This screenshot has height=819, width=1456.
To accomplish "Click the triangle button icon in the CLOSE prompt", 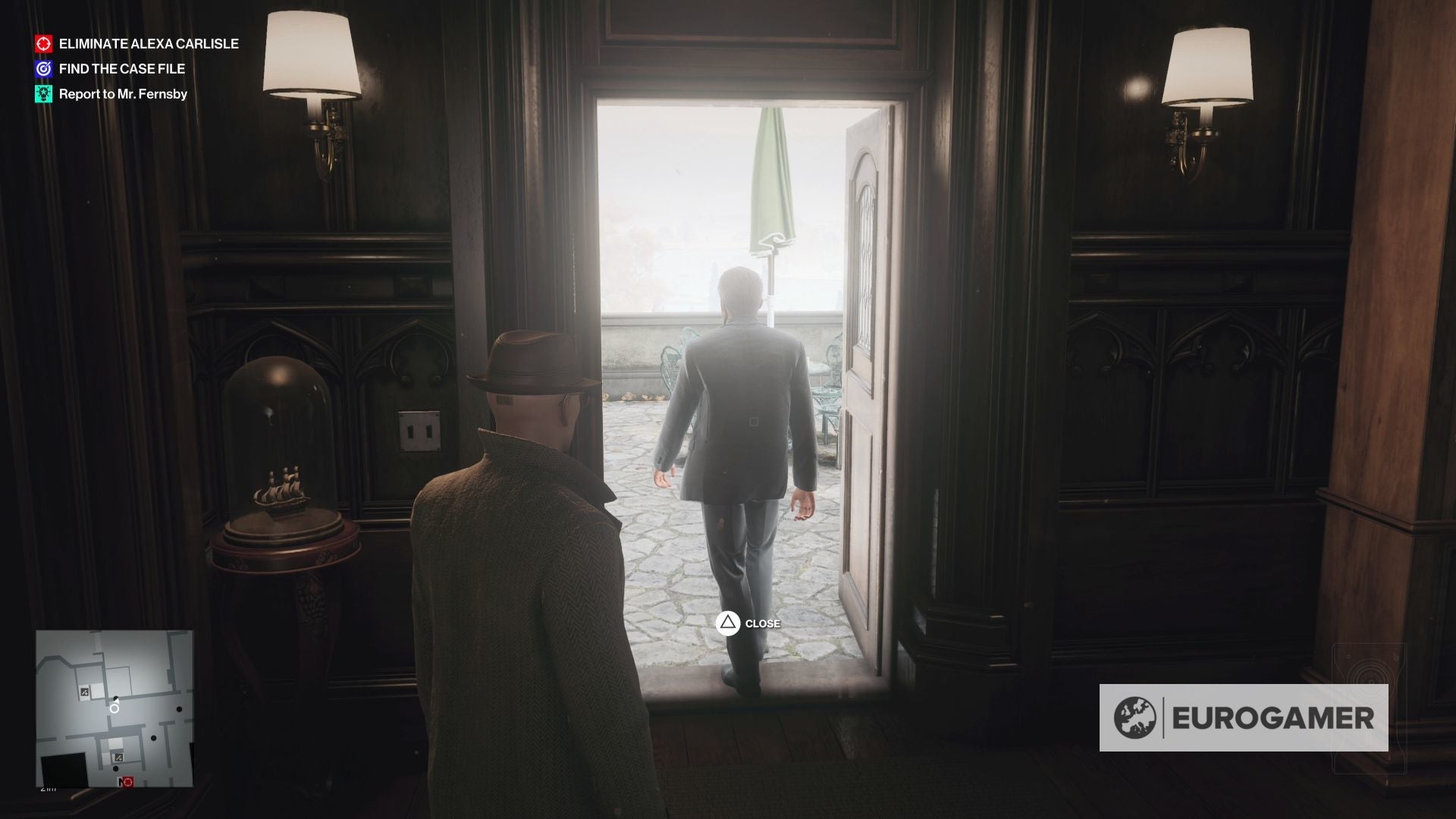I will [726, 623].
